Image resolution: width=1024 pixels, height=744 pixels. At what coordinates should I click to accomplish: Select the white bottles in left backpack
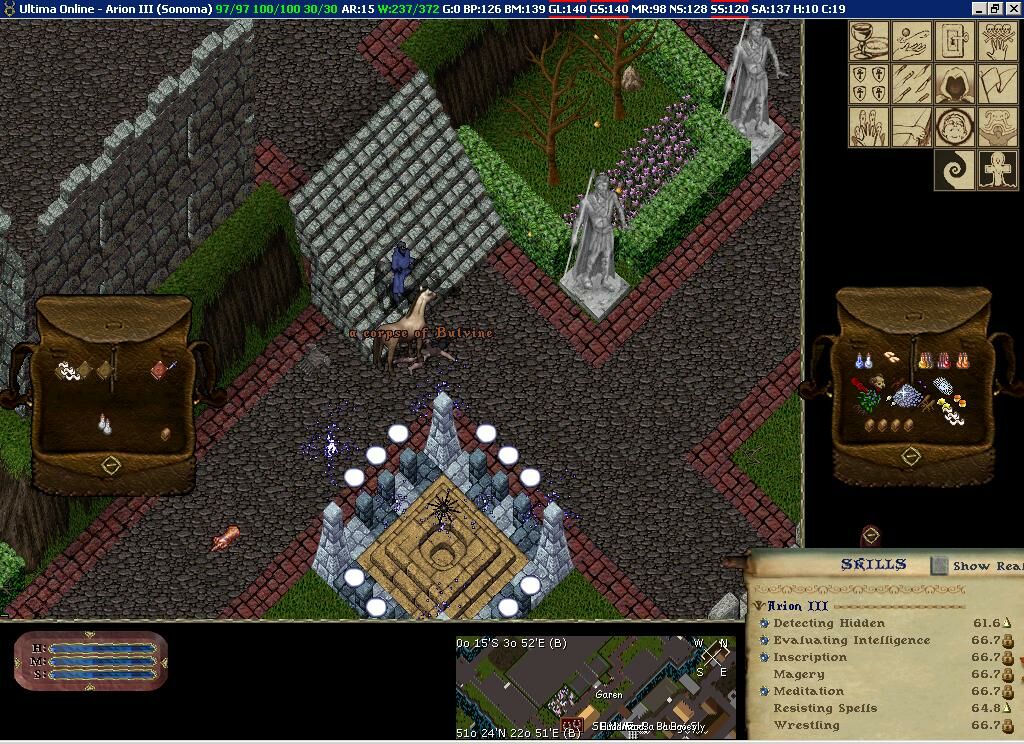click(x=104, y=424)
